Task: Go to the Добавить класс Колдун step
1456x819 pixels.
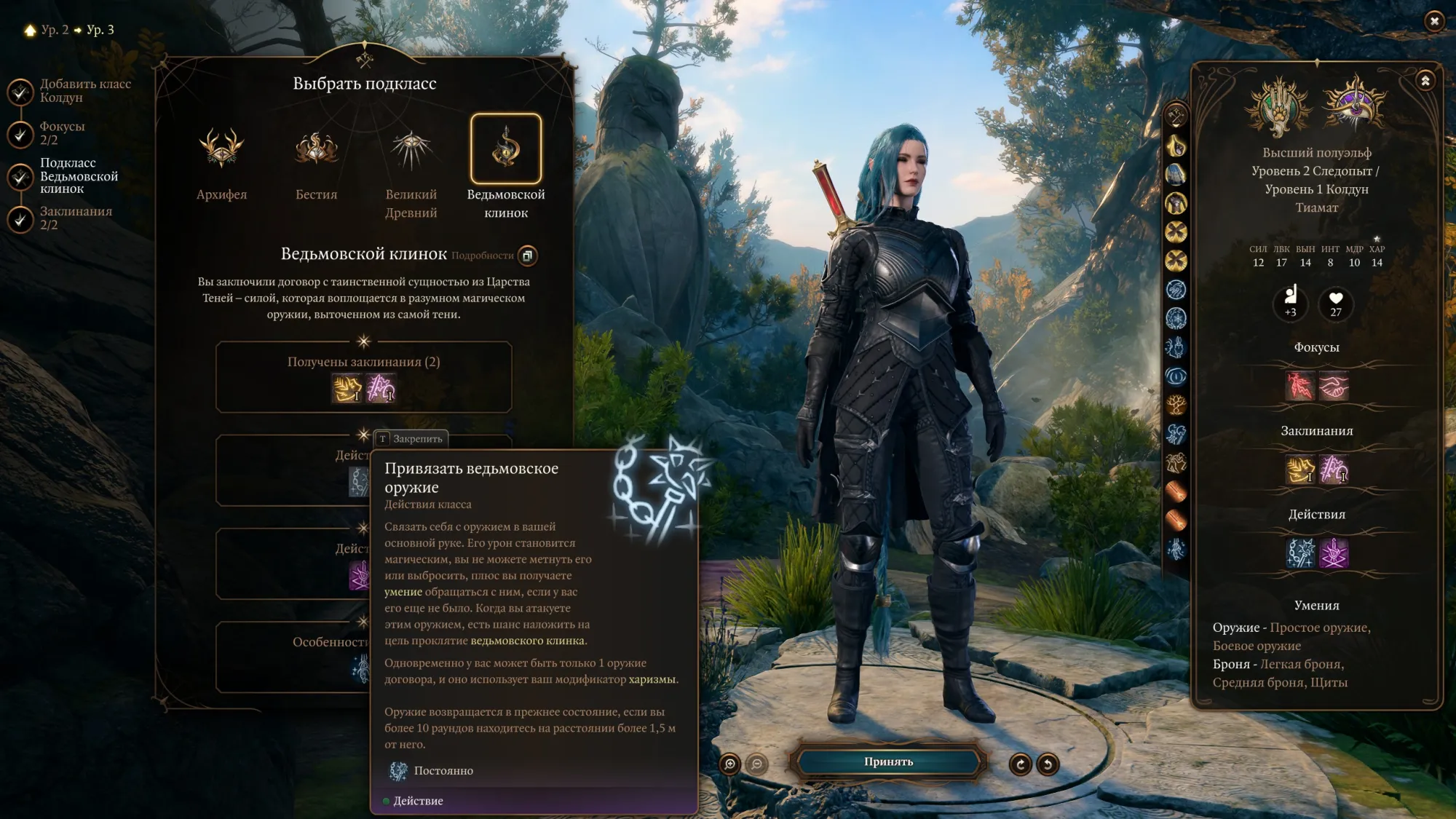Action: (x=20, y=91)
